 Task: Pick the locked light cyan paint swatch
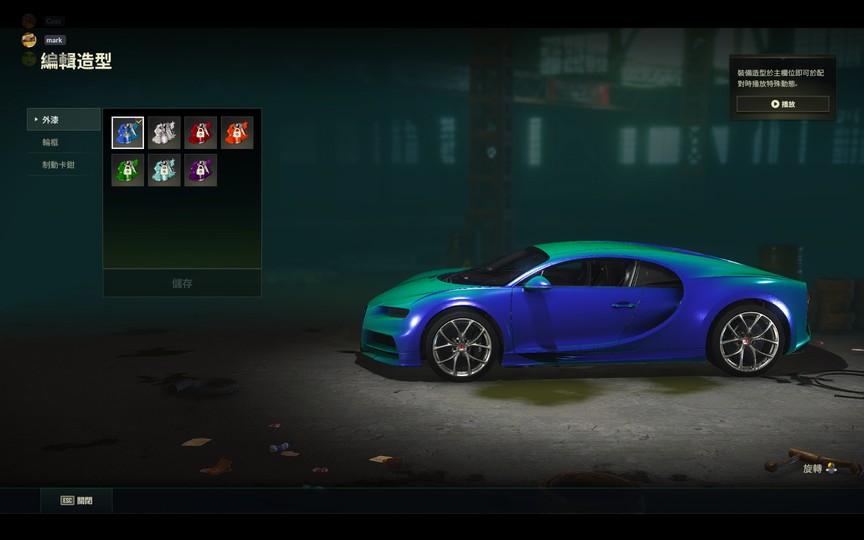pos(164,170)
